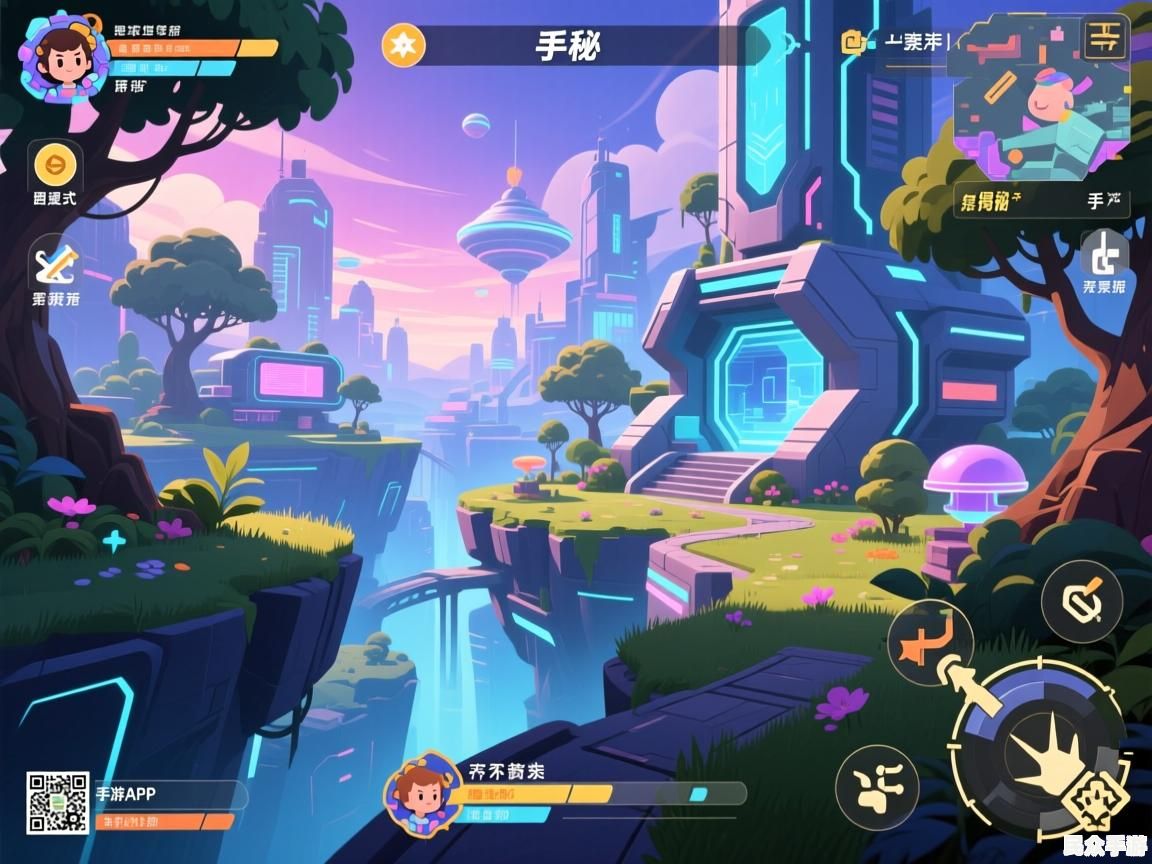Trigger the tag-and-pencil skill button
1152x864 pixels.
[x=1081, y=601]
